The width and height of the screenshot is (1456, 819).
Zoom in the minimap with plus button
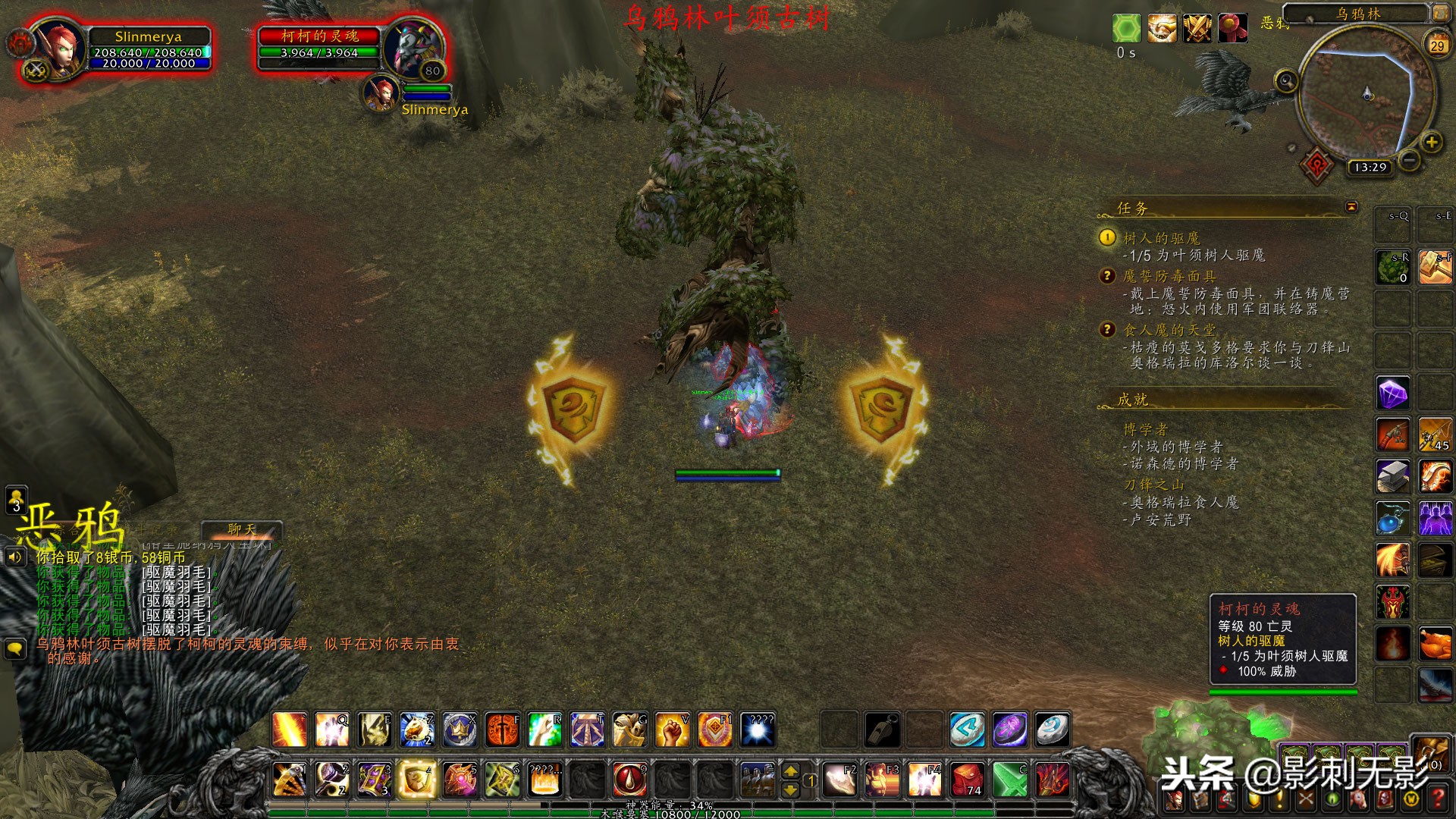(x=1431, y=142)
